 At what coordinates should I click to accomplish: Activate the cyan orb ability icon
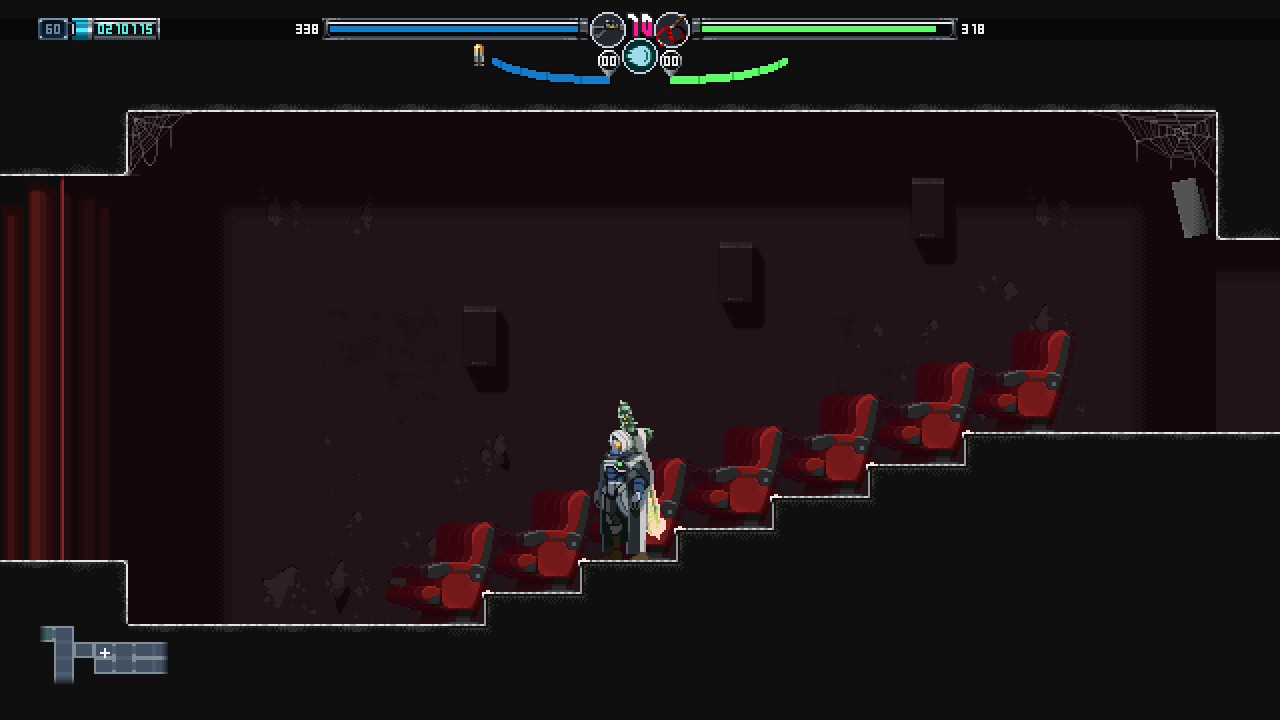(x=640, y=56)
